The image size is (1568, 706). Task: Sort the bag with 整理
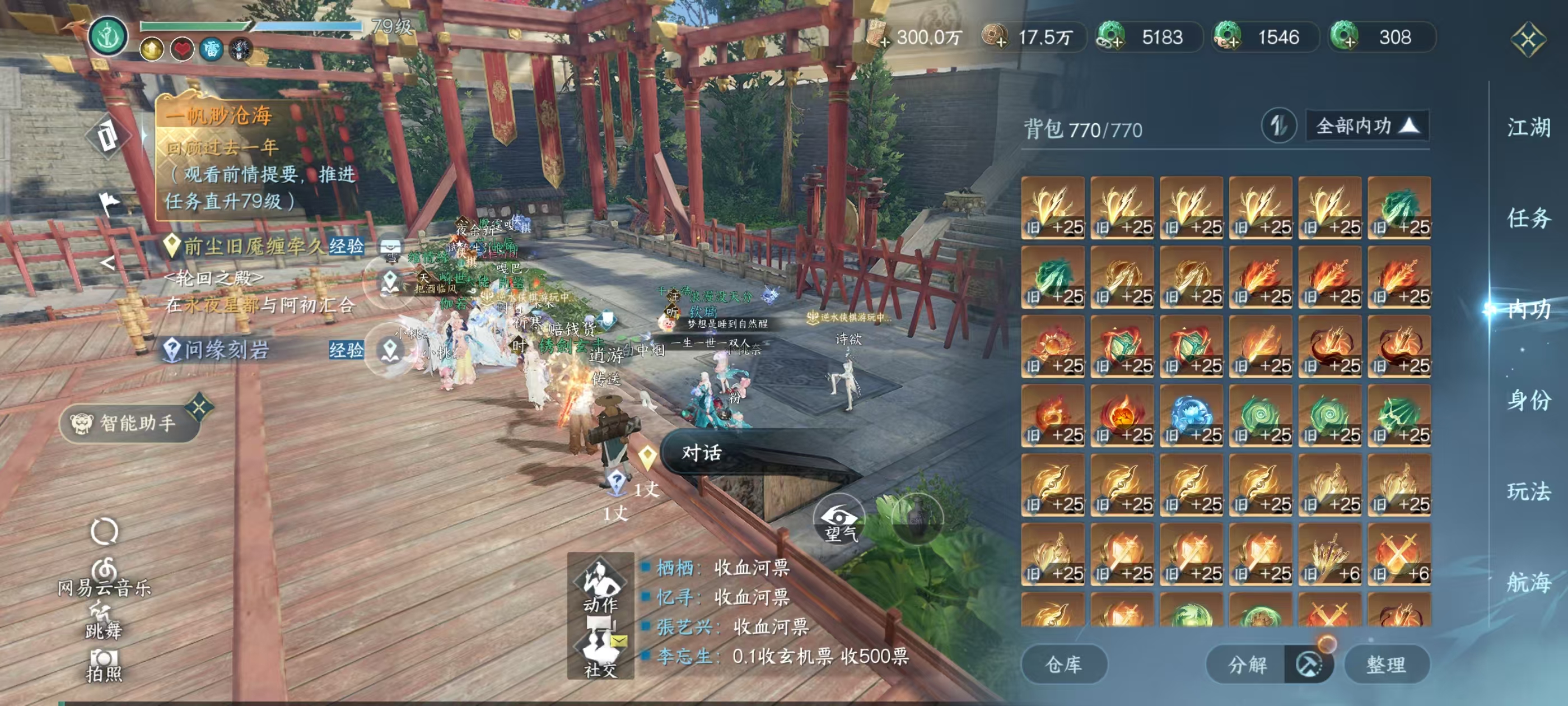pos(1386,664)
